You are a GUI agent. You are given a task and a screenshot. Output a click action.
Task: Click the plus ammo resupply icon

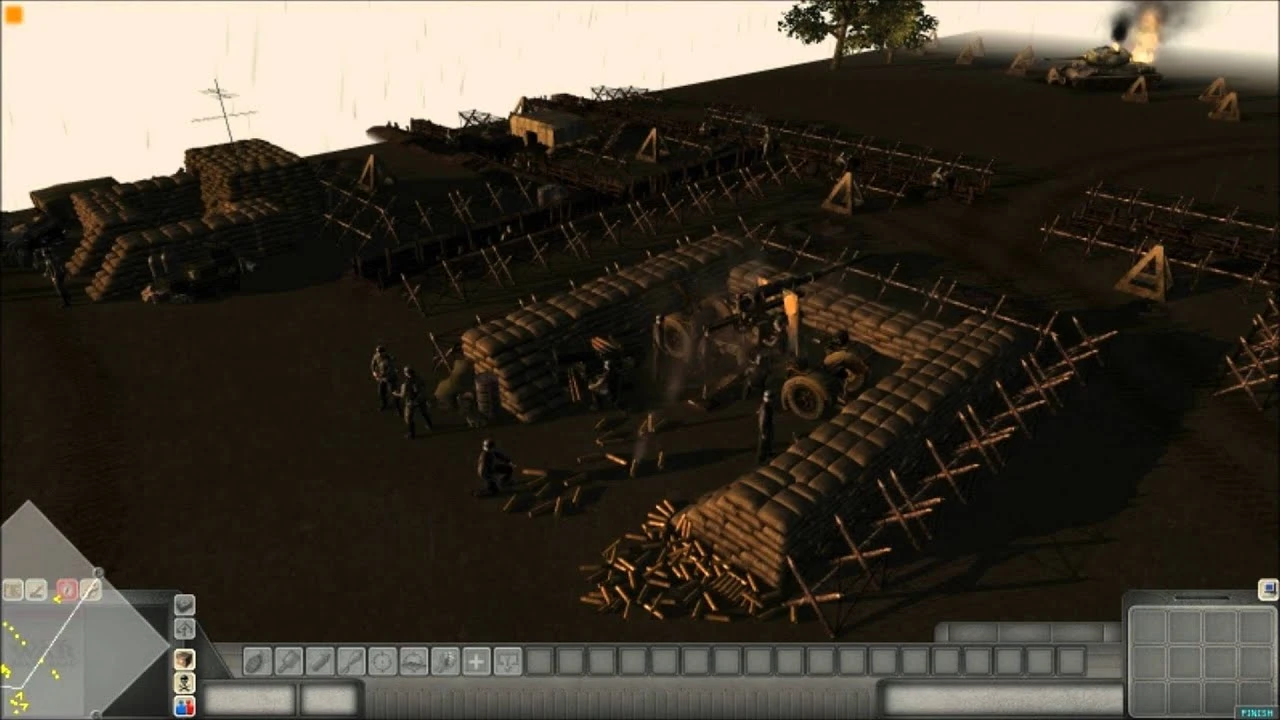click(x=476, y=661)
